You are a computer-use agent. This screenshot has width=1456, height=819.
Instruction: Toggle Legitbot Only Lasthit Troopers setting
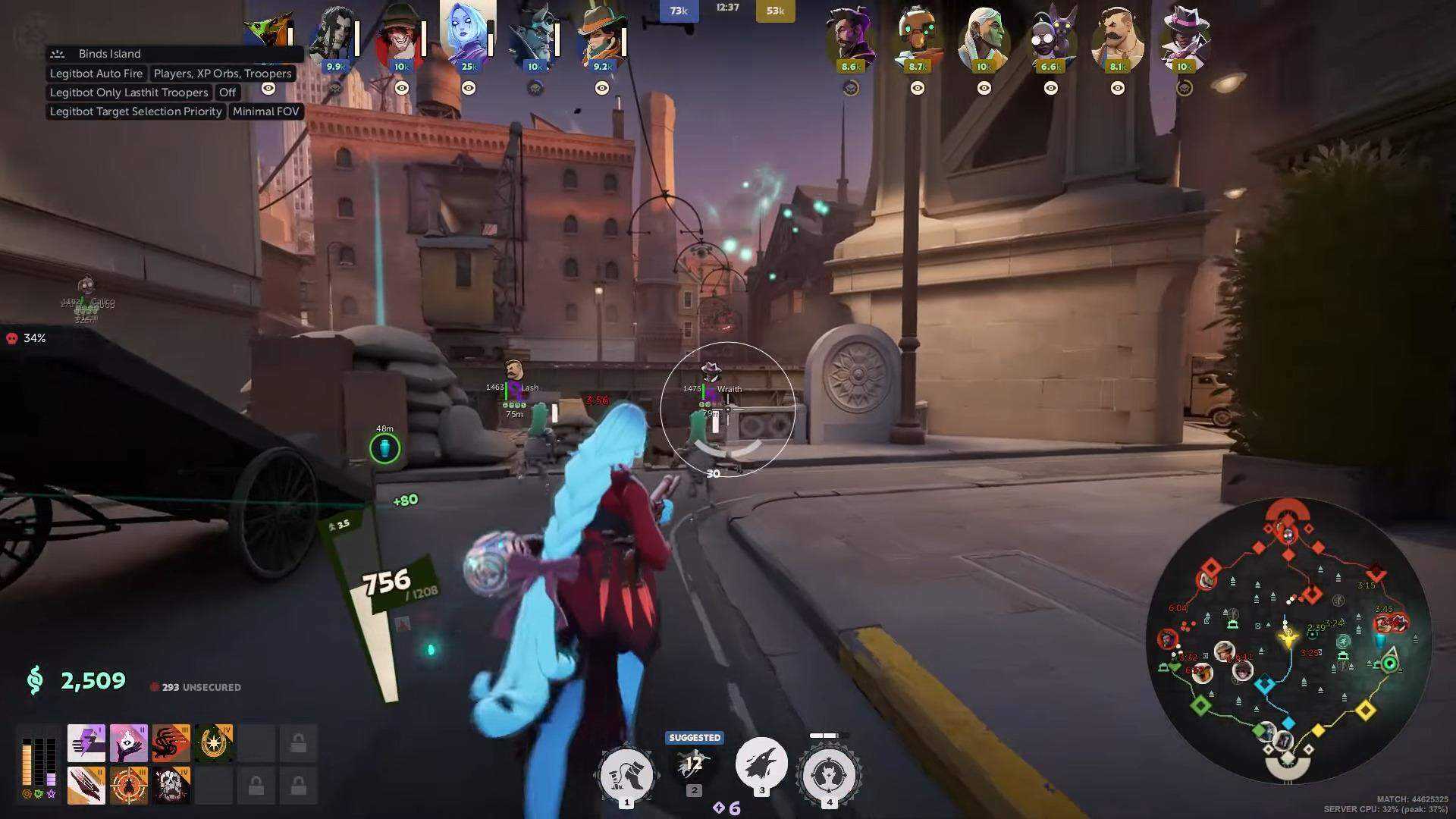(129, 93)
